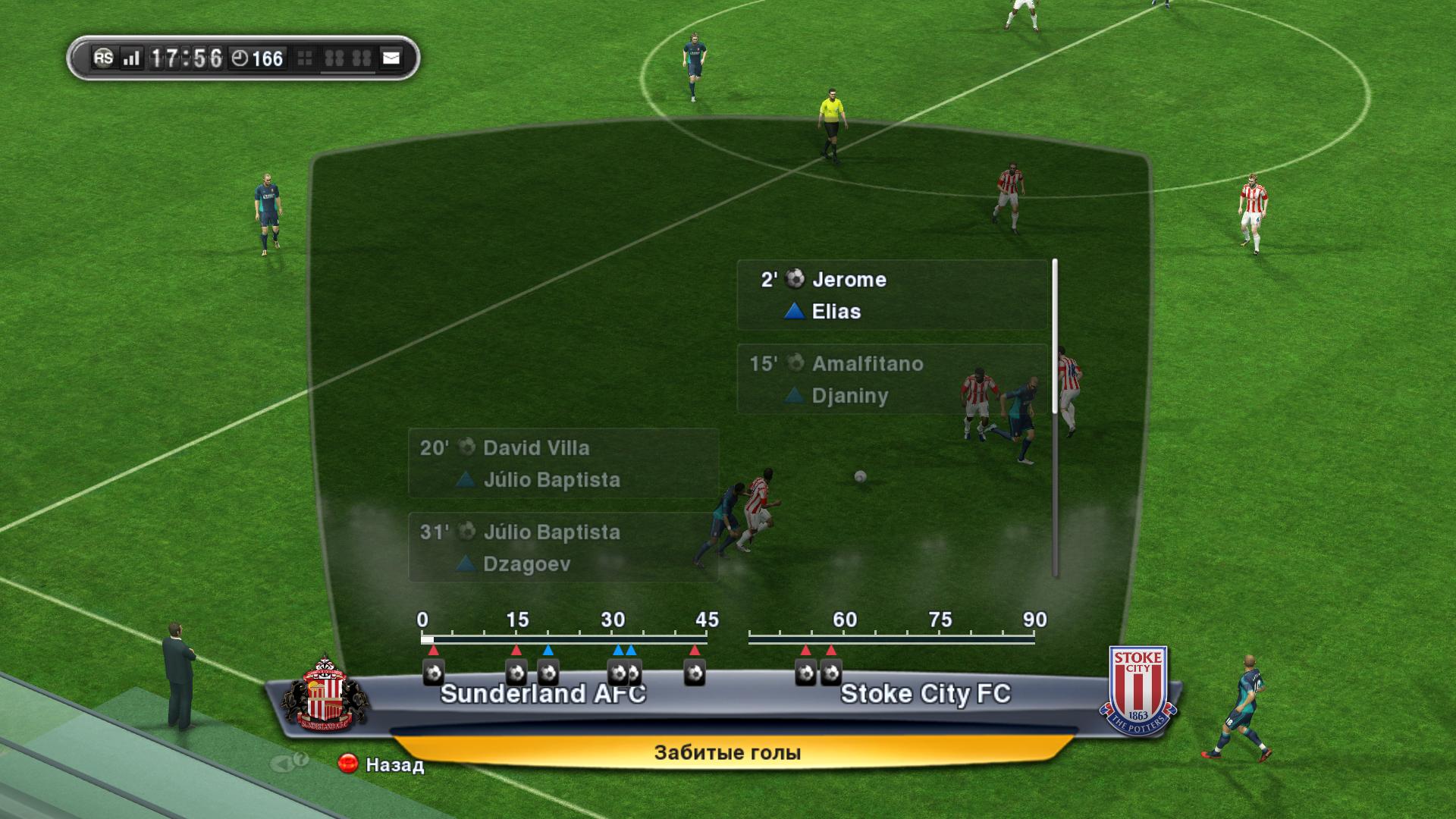Click the goal ball marker at timeline start

pos(433,673)
